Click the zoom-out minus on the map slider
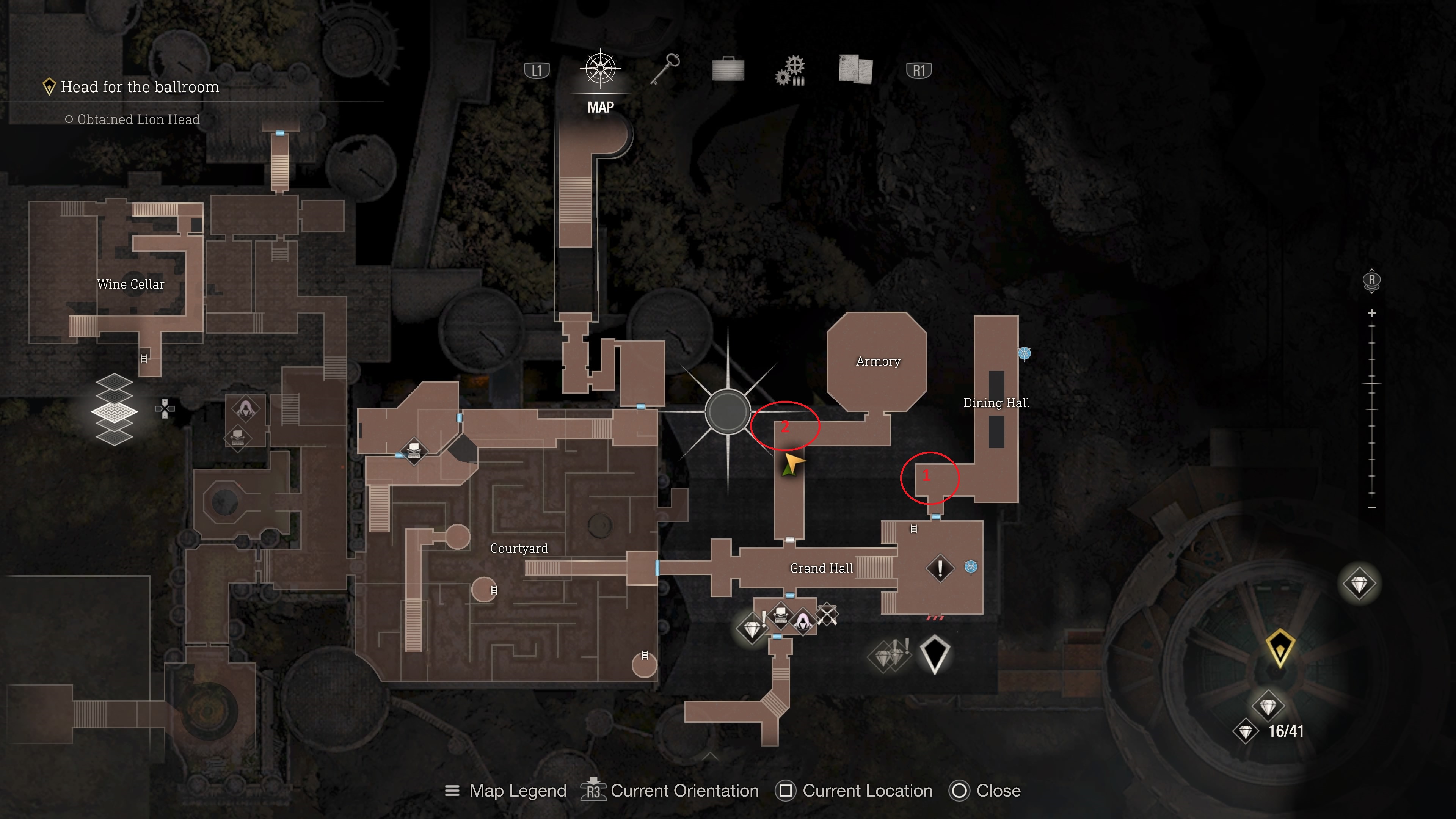 1372,508
